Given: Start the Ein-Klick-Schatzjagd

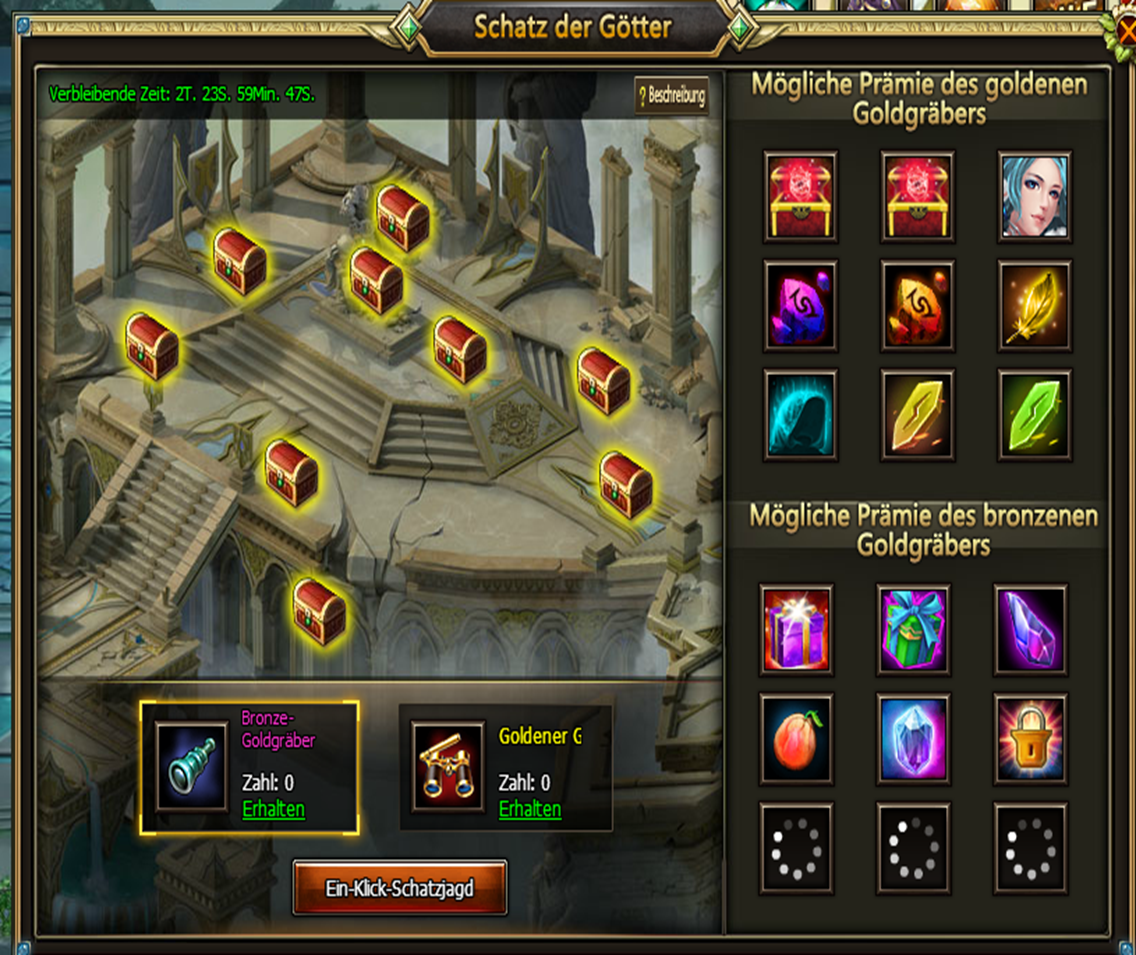Looking at the screenshot, I should [x=399, y=887].
